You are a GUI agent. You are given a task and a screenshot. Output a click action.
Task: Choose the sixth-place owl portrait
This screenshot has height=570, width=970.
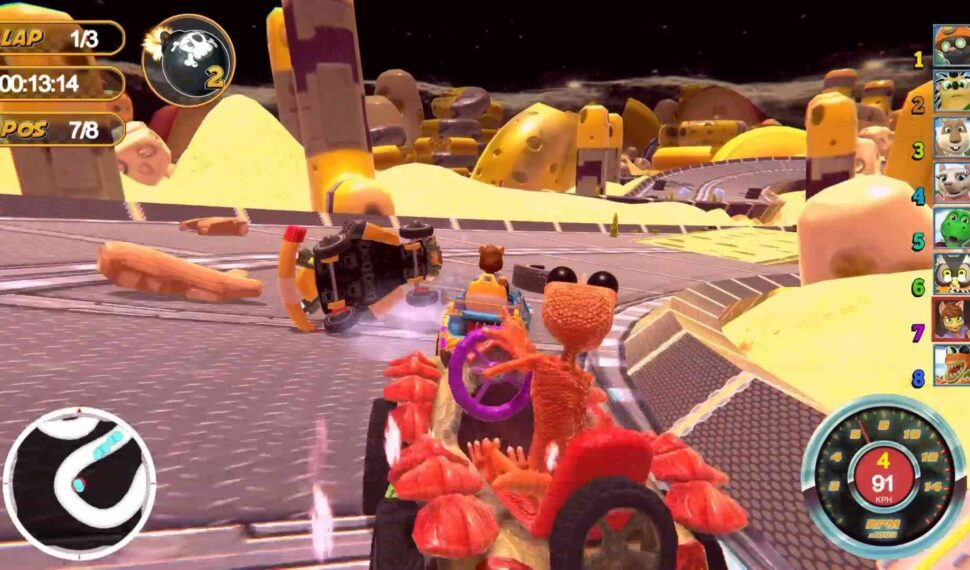[951, 273]
